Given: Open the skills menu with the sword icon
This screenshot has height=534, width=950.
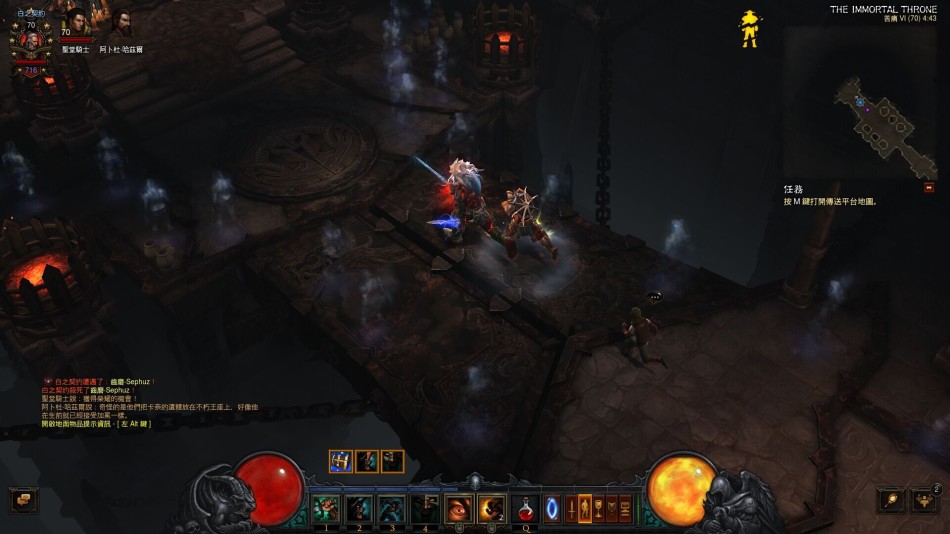Looking at the screenshot, I should 572,509.
